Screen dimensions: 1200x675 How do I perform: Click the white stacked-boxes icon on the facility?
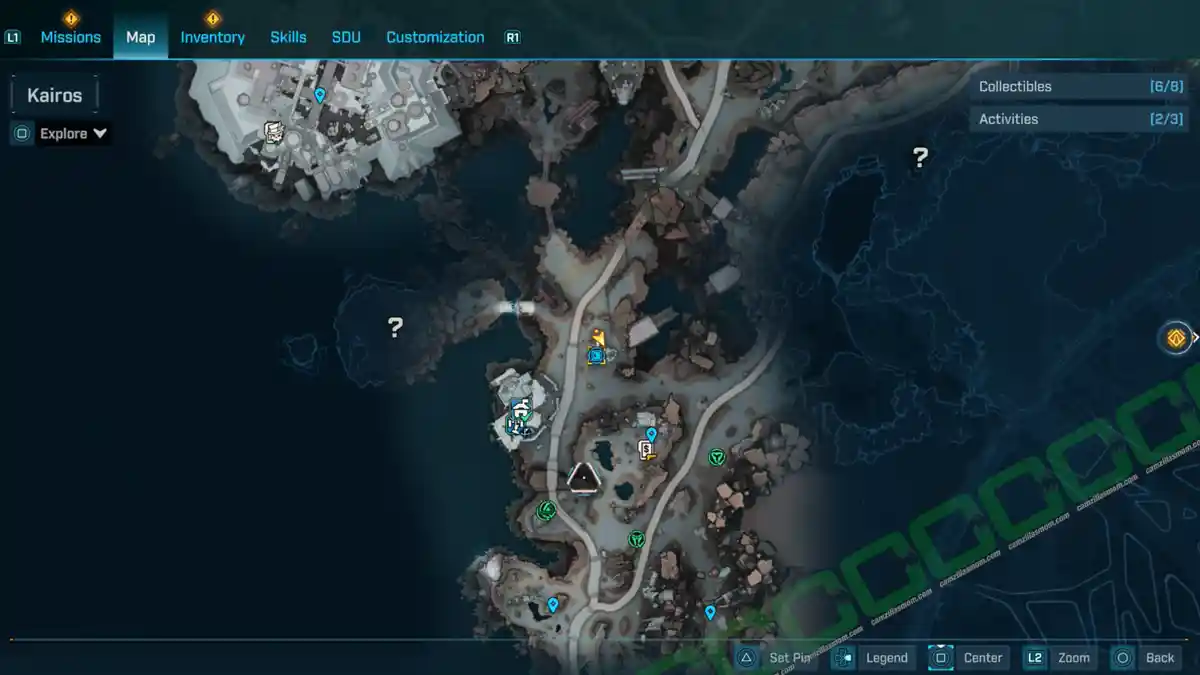coord(273,132)
